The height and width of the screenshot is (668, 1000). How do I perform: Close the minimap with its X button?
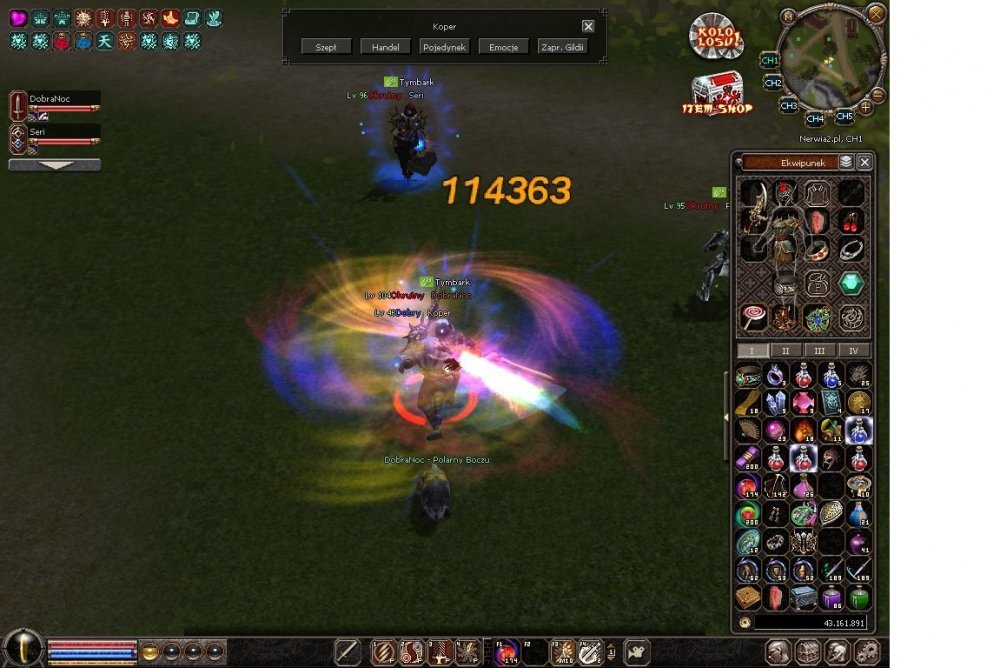(x=876, y=13)
